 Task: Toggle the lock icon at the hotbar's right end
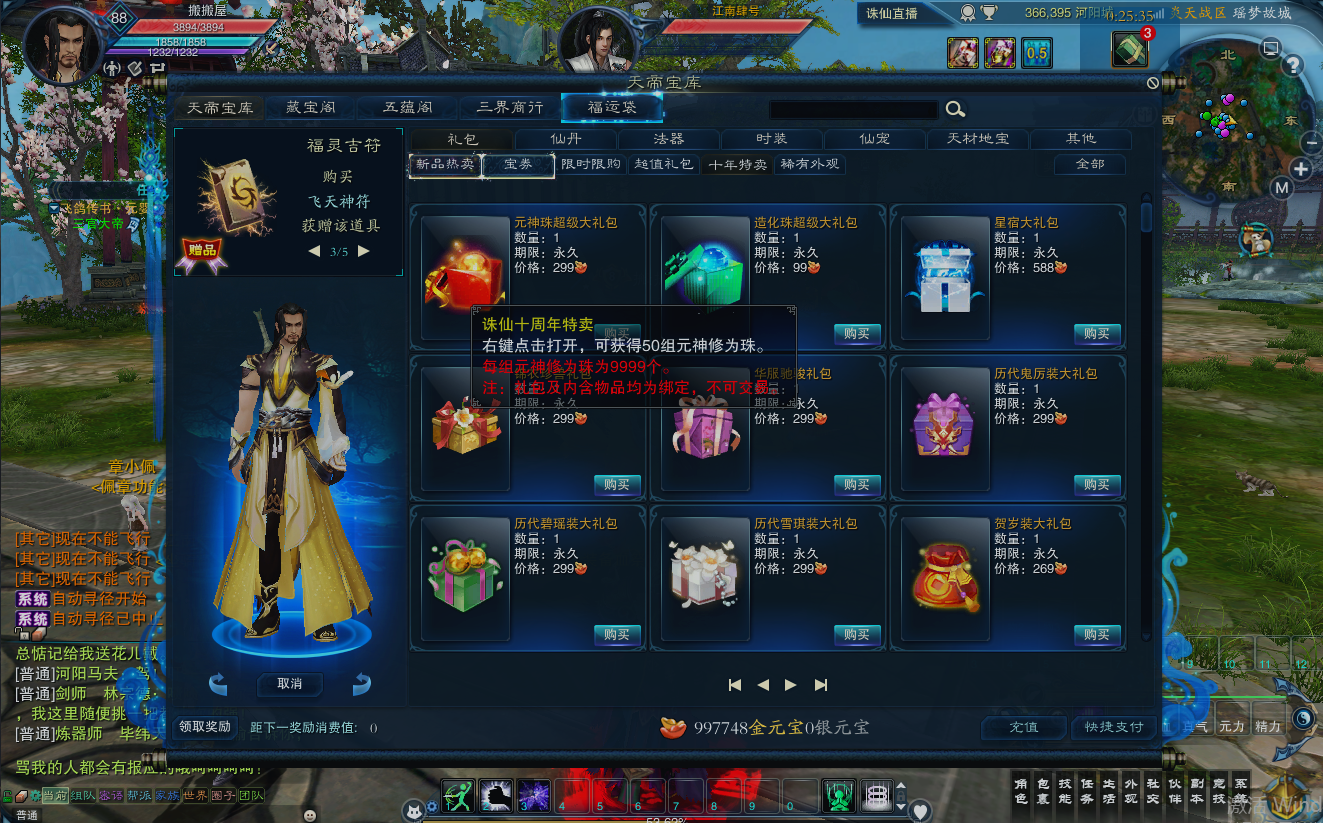coord(901,798)
